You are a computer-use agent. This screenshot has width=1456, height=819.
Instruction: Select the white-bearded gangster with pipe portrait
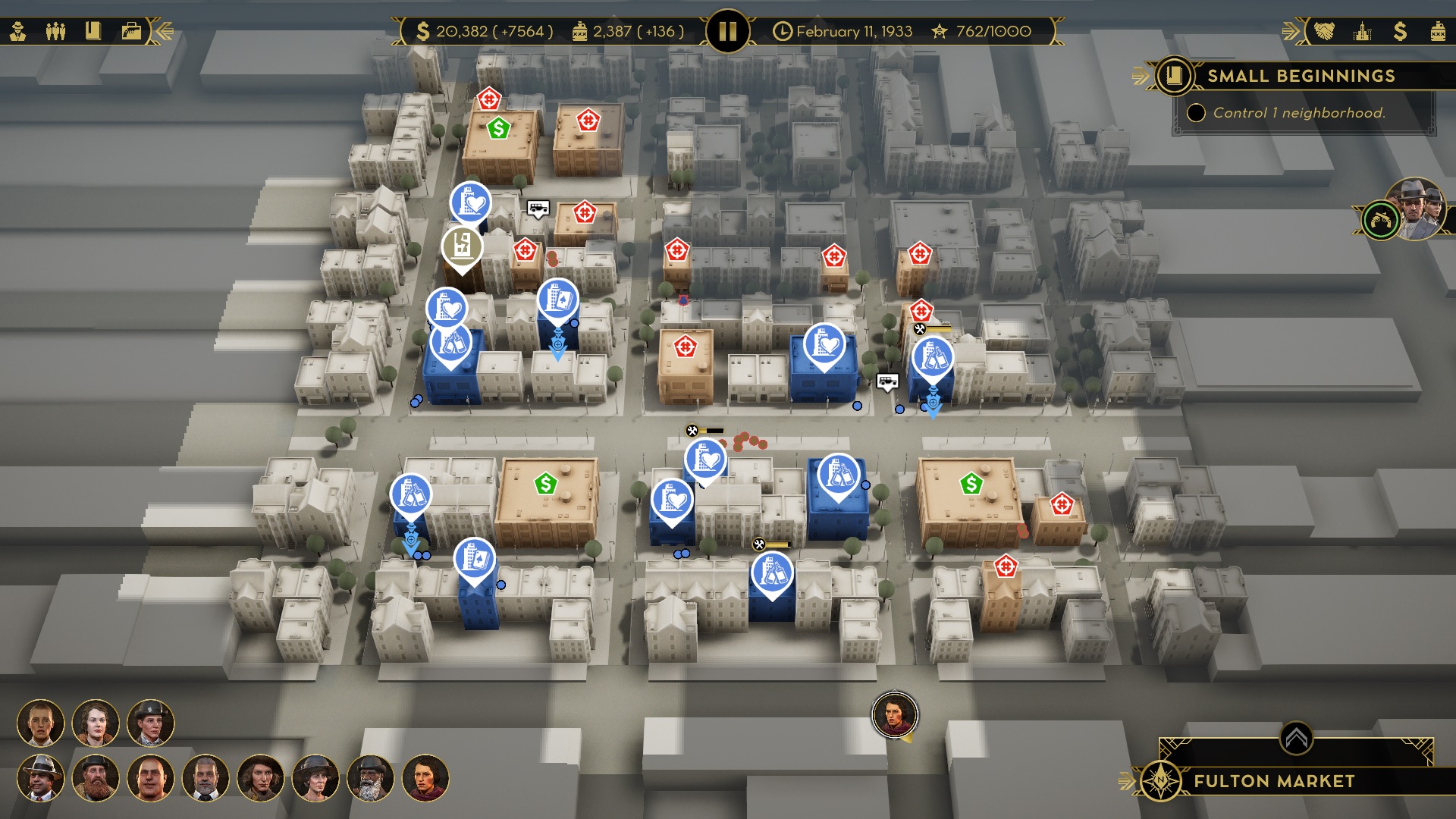[x=370, y=778]
